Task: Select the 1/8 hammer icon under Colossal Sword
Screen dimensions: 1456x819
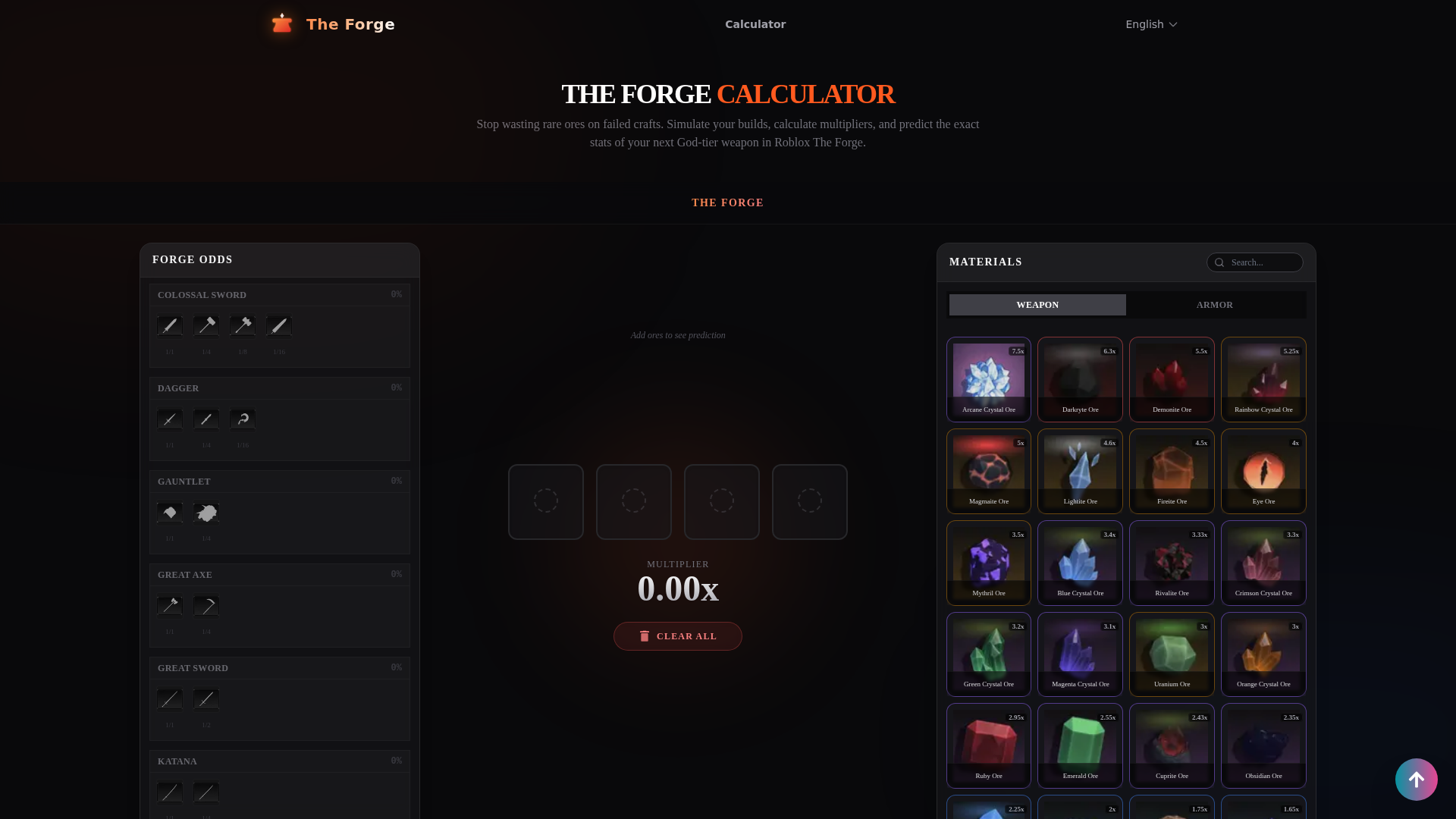Action: click(243, 325)
